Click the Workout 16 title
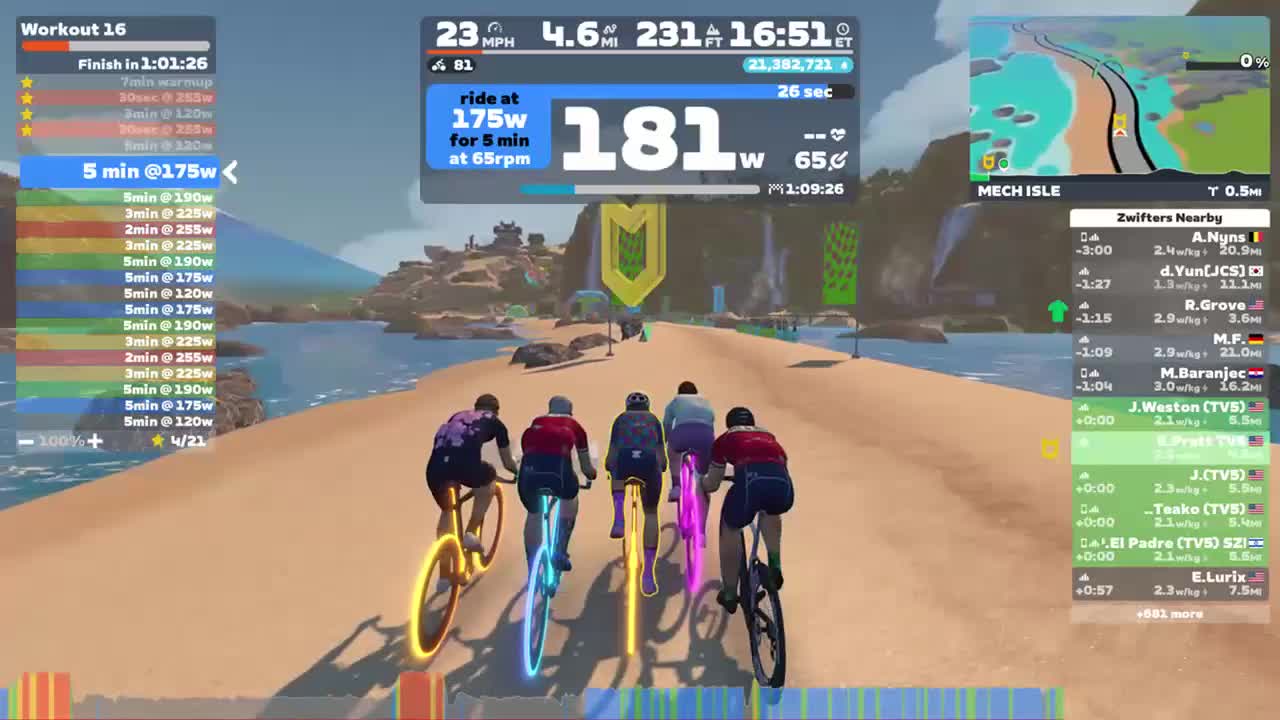The image size is (1280, 720). (73, 29)
